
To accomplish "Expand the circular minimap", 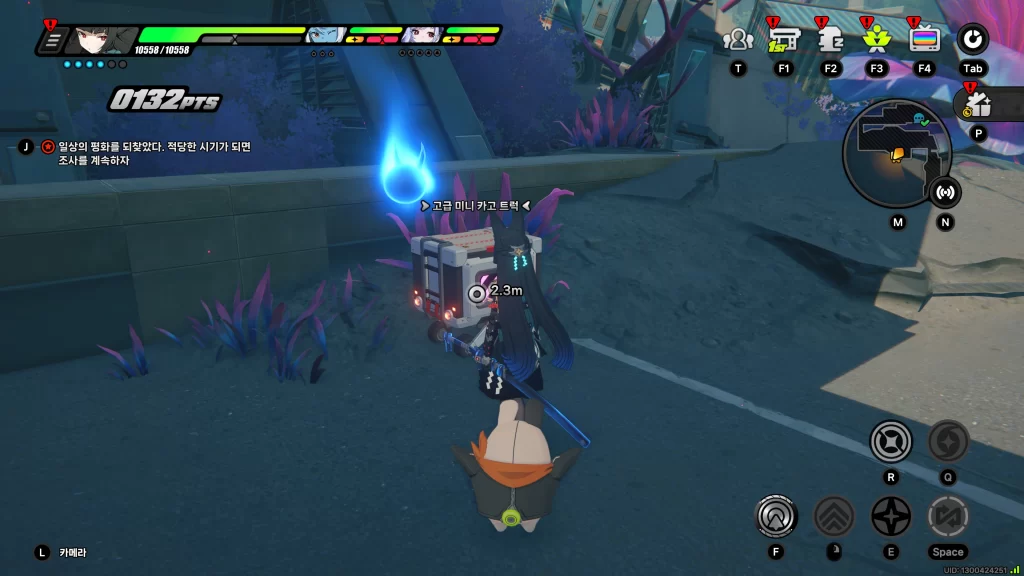I will click(x=896, y=153).
